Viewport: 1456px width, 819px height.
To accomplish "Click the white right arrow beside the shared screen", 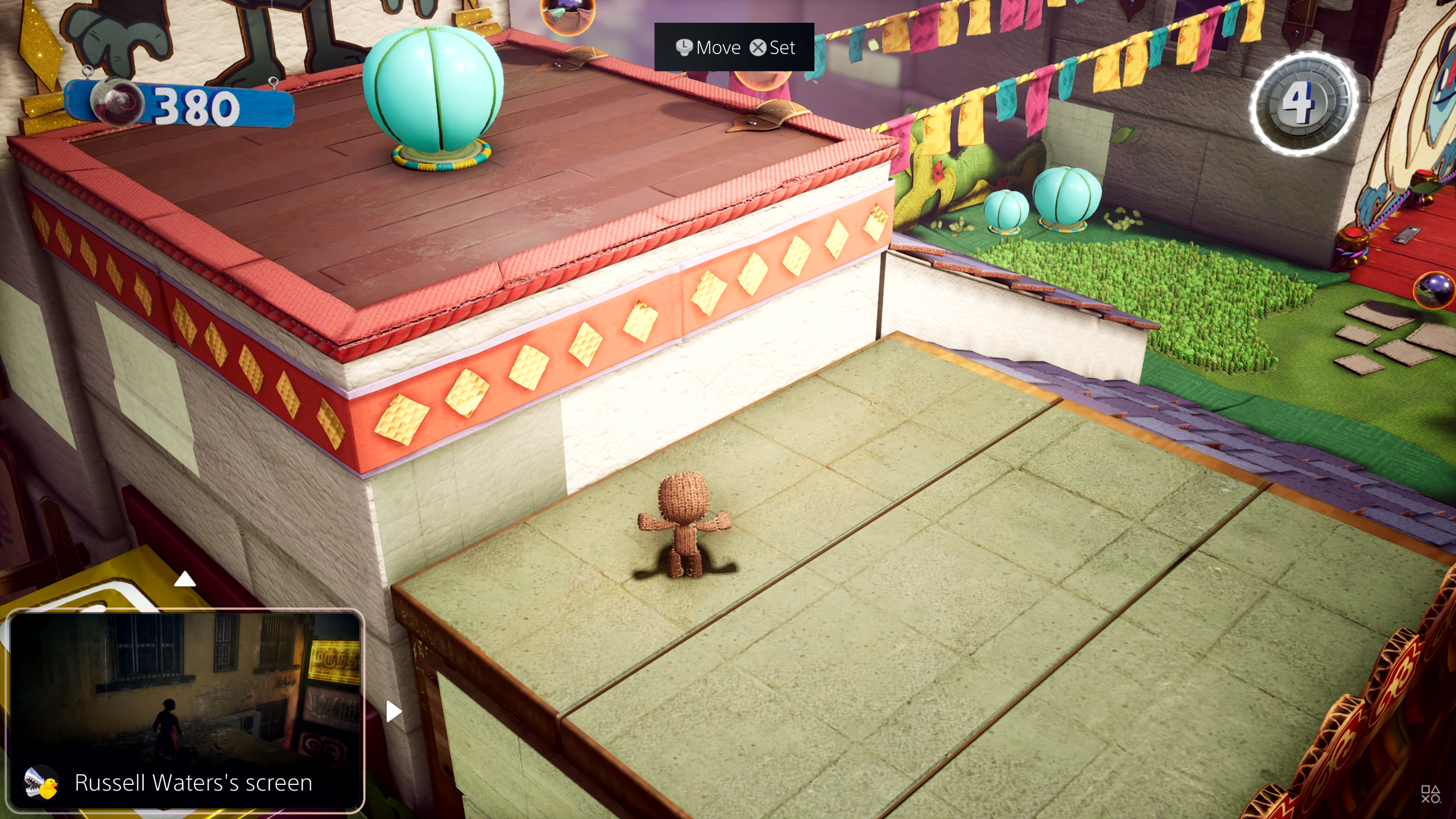I will click(393, 711).
